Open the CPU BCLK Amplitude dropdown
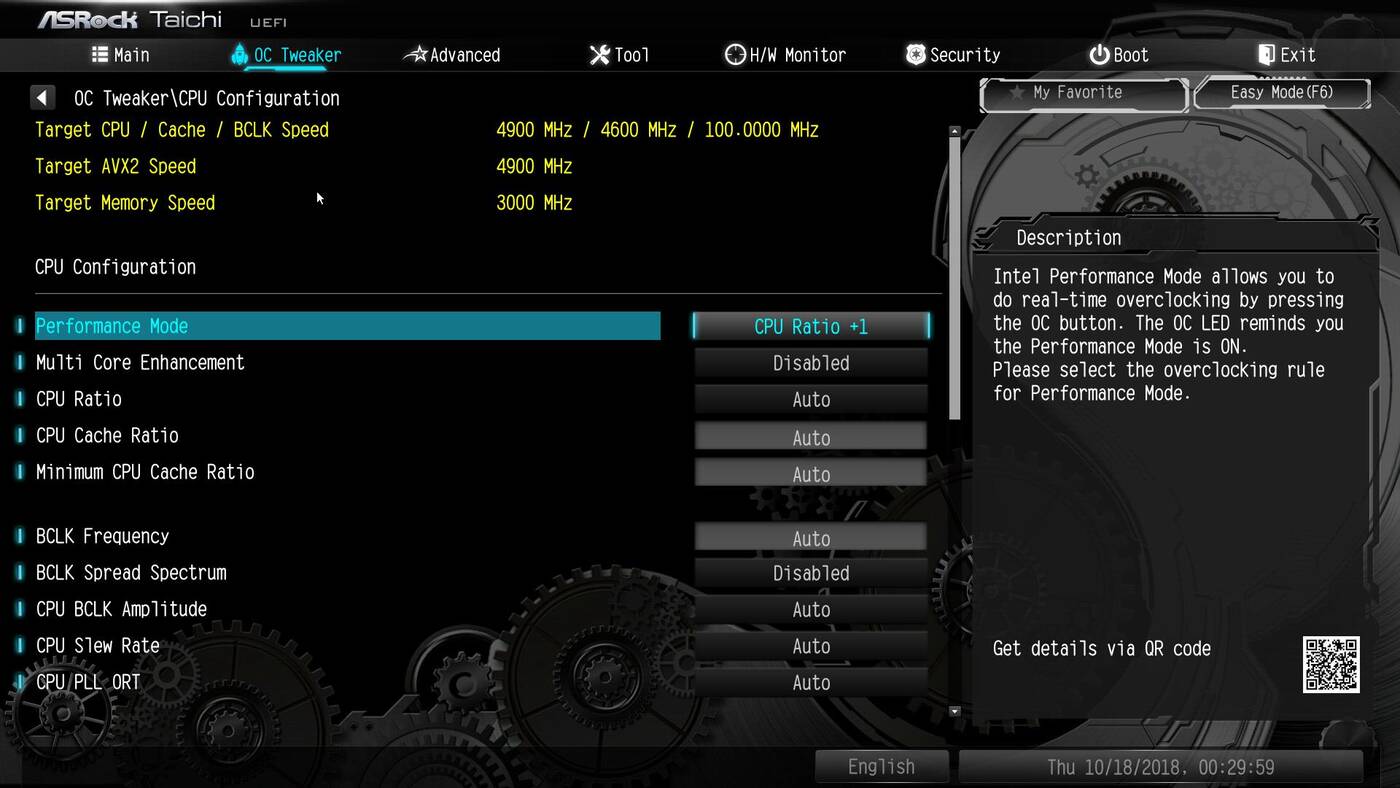Screen dimensions: 1400x788 click(811, 610)
